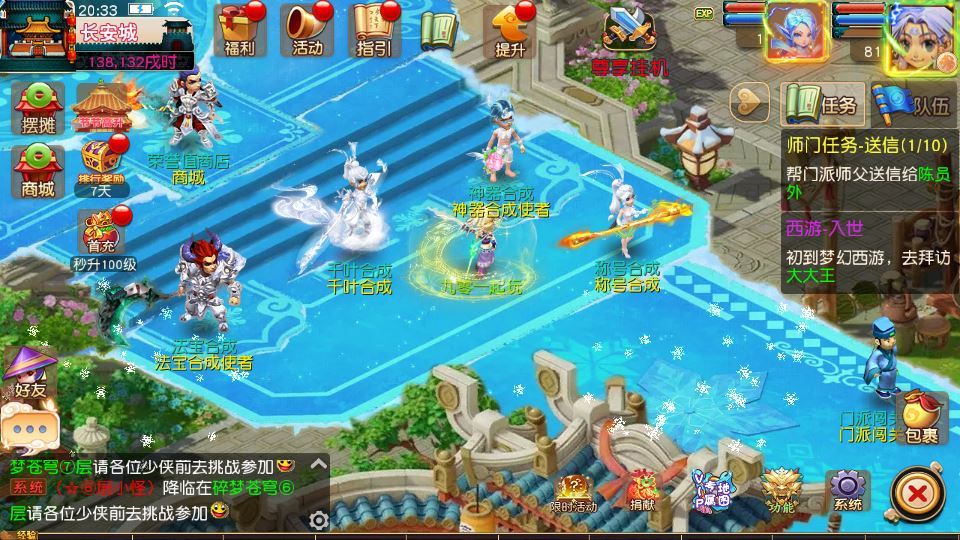The height and width of the screenshot is (540, 960).
Task: Open the 限时活动 limited-time events
Action: [574, 493]
